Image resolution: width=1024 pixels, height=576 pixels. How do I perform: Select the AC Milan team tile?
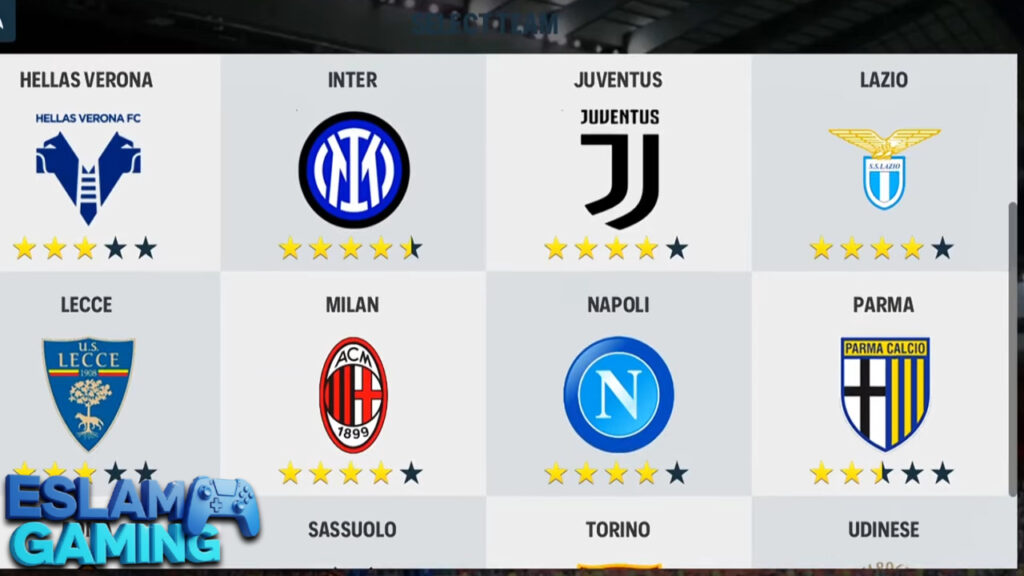pos(353,392)
